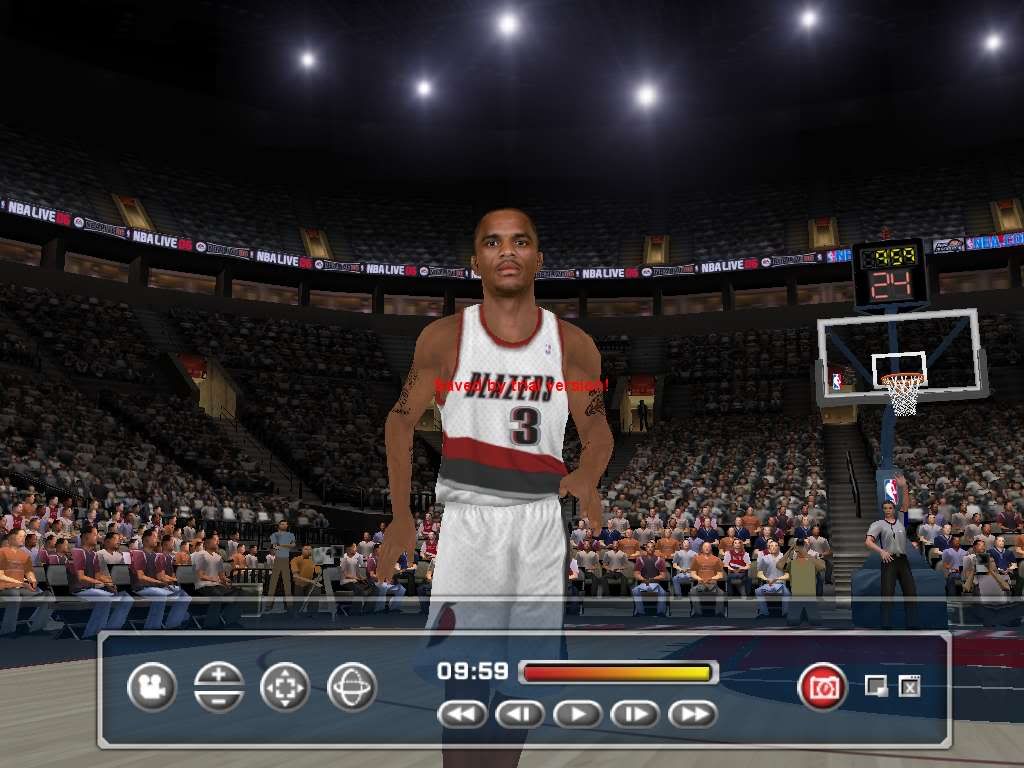This screenshot has height=768, width=1024.
Task: Select the plus/minus zoom control
Action: (218, 687)
